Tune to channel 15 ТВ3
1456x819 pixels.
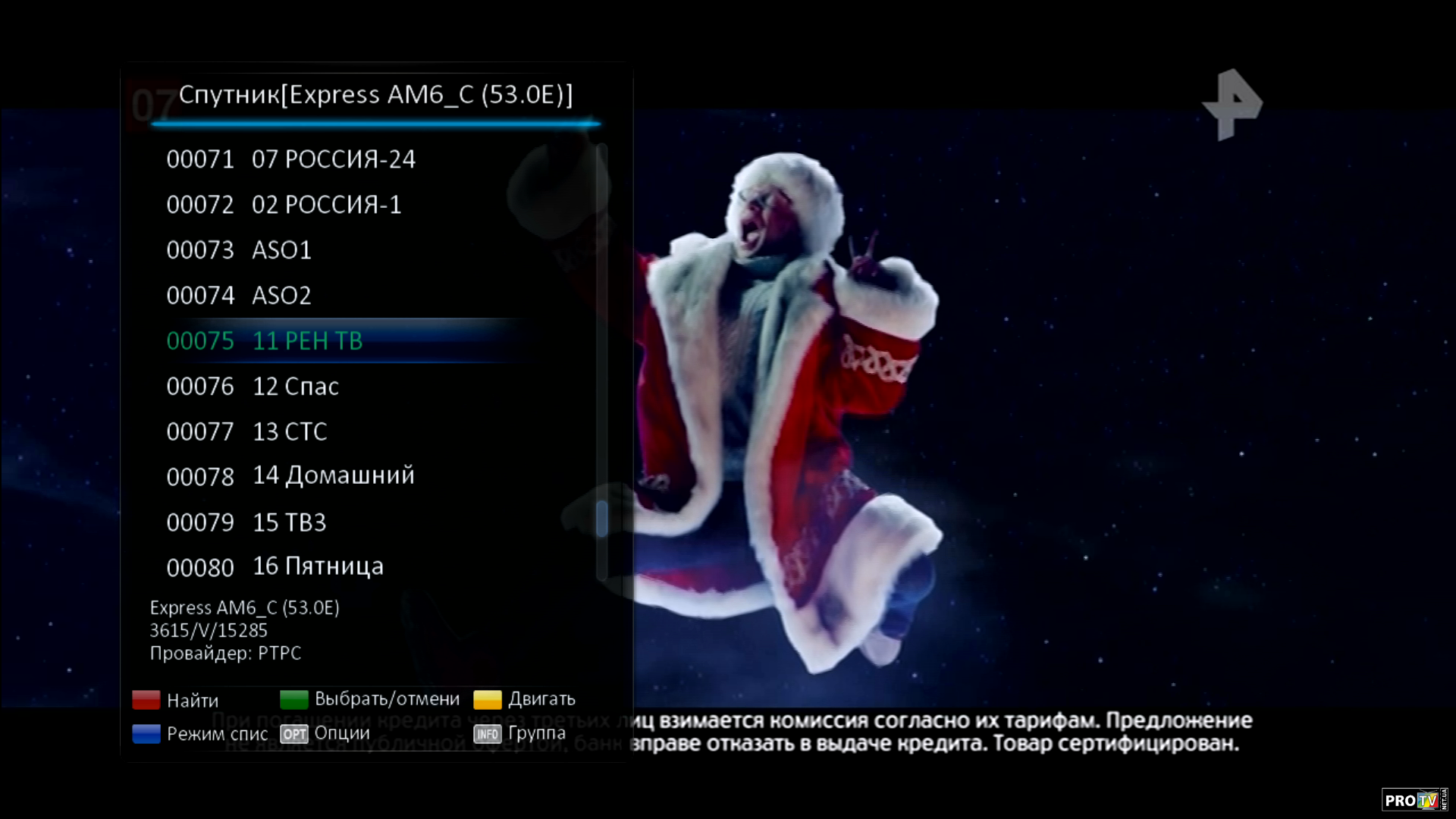pyautogui.click(x=289, y=522)
